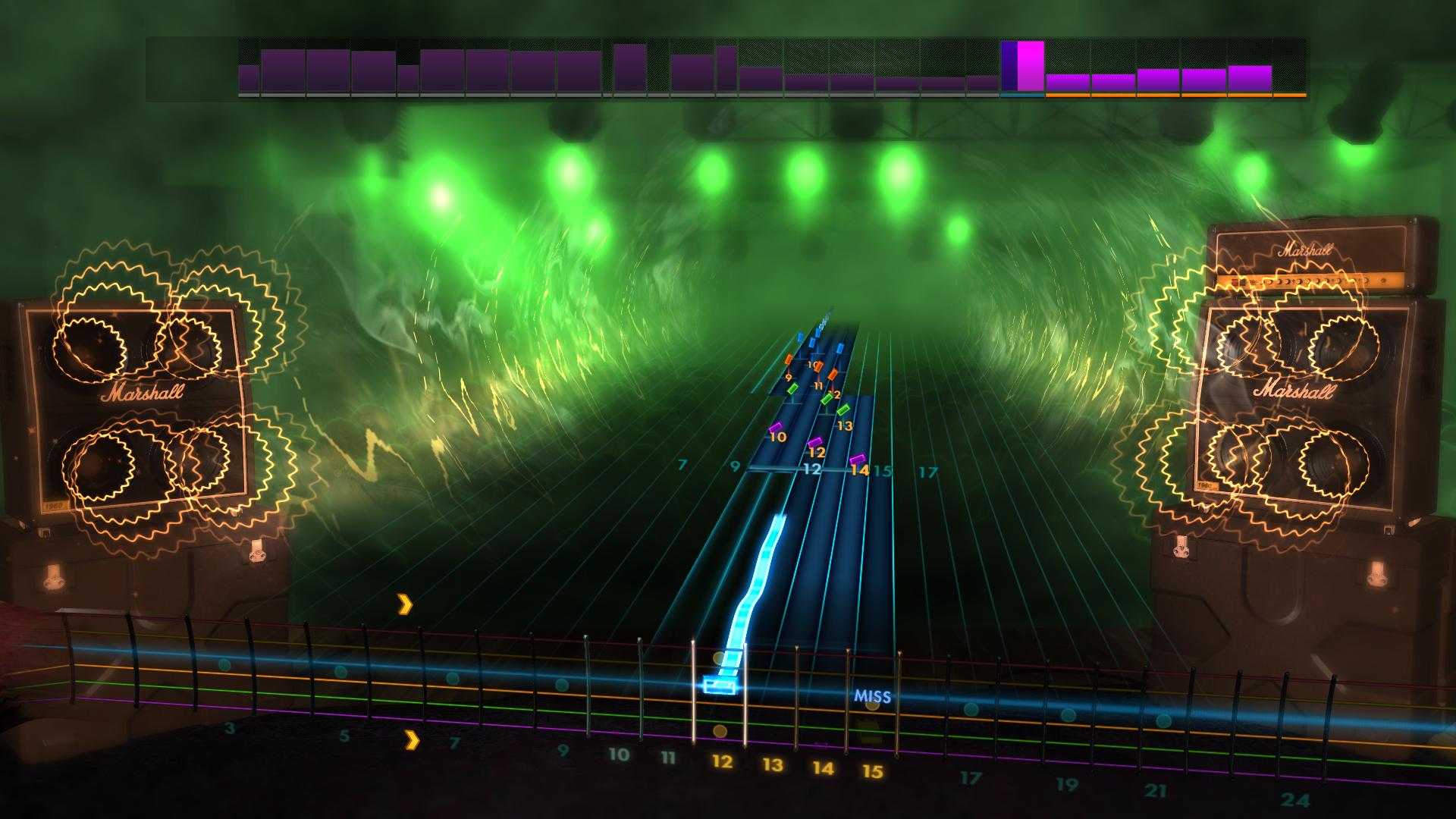
Task: Select the blue note gem on the highway
Action: pos(839,347)
